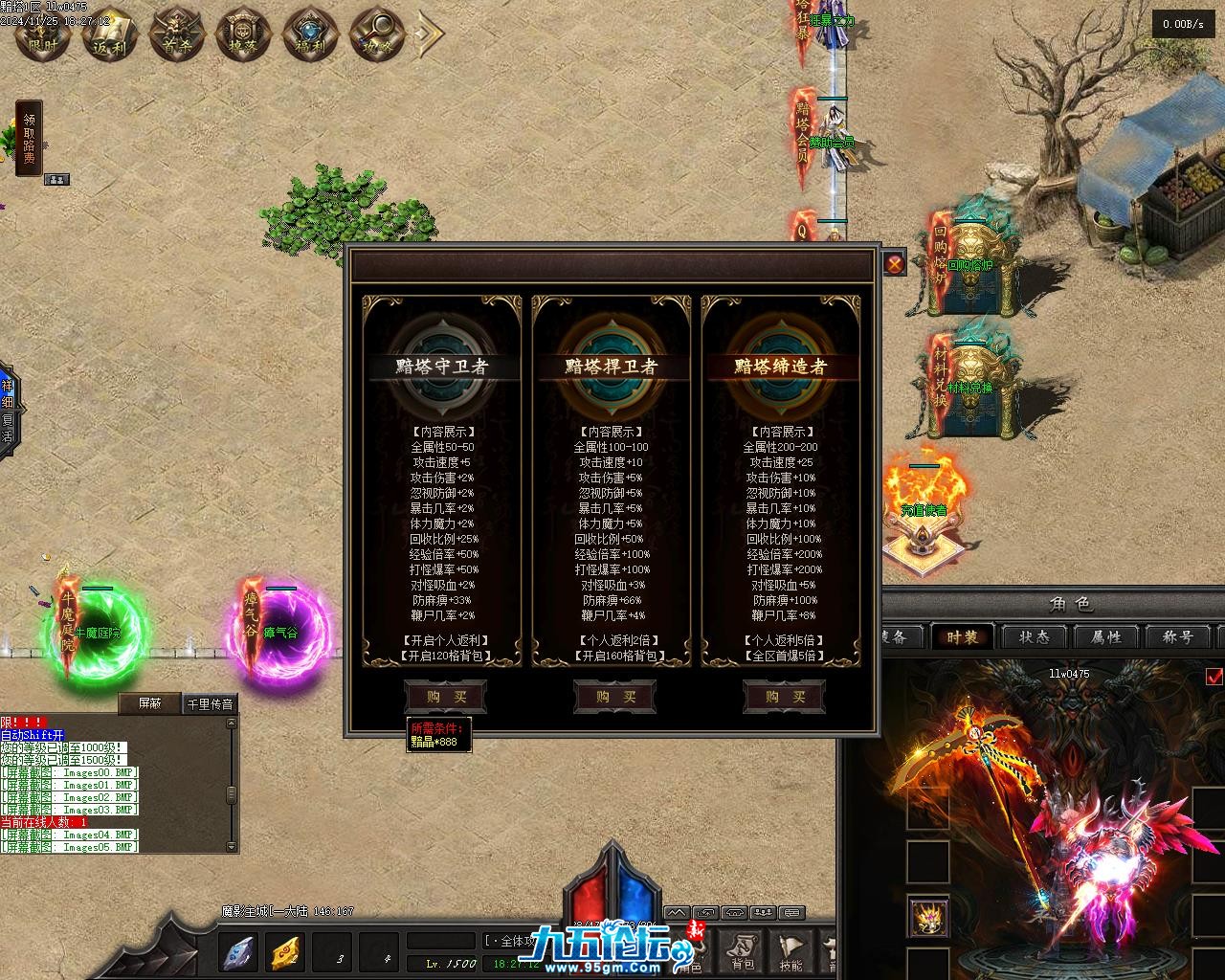Viewport: 1225px width, 980px height.
Task: Toggle the red checkbox in the character panel
Action: pyautogui.click(x=1214, y=678)
